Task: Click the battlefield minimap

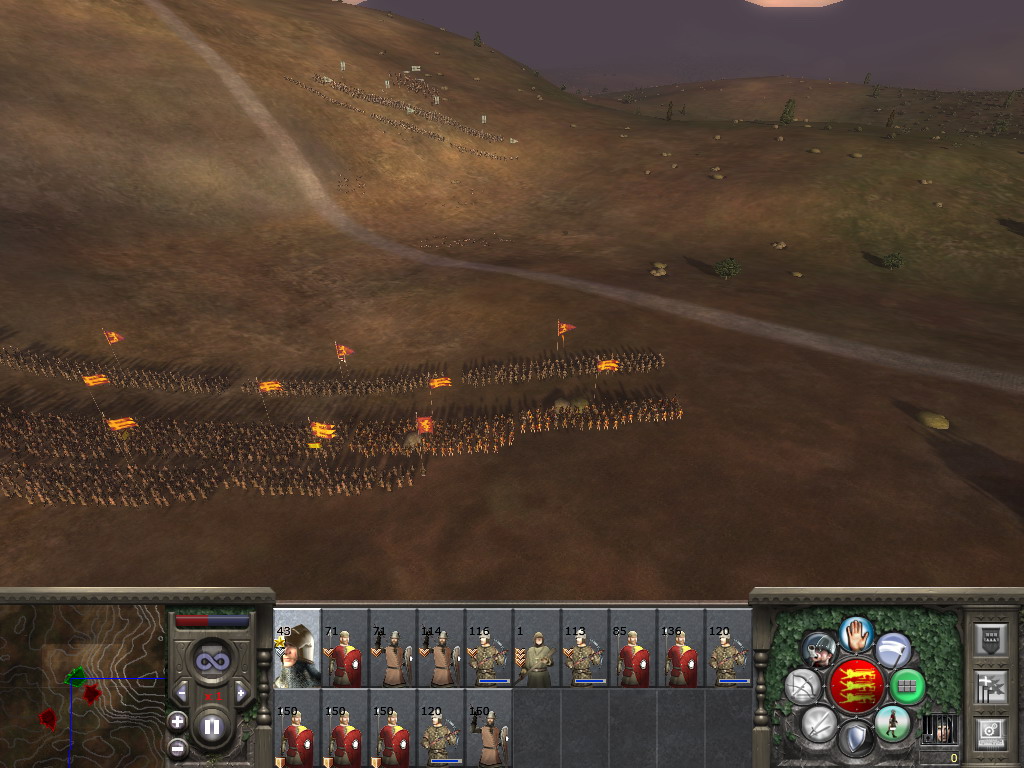Action: [82, 685]
